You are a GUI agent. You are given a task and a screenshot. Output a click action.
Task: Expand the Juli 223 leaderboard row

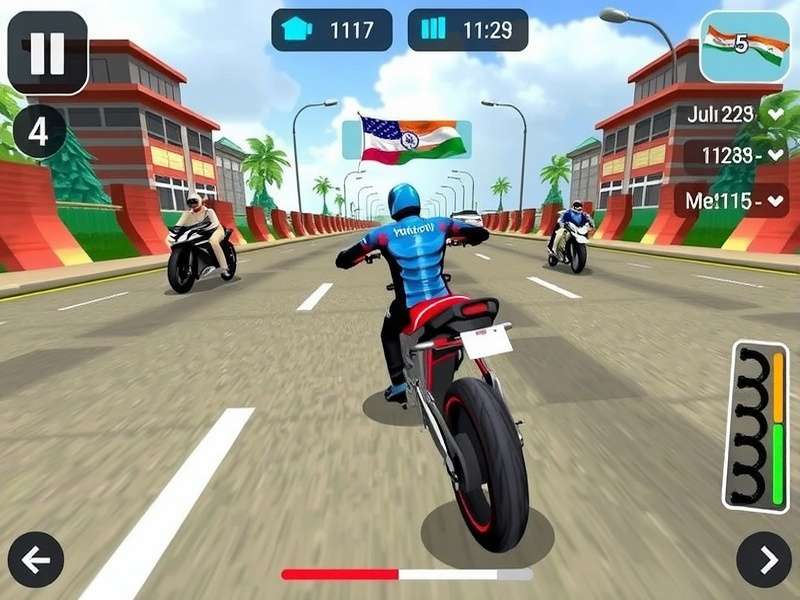coord(775,114)
